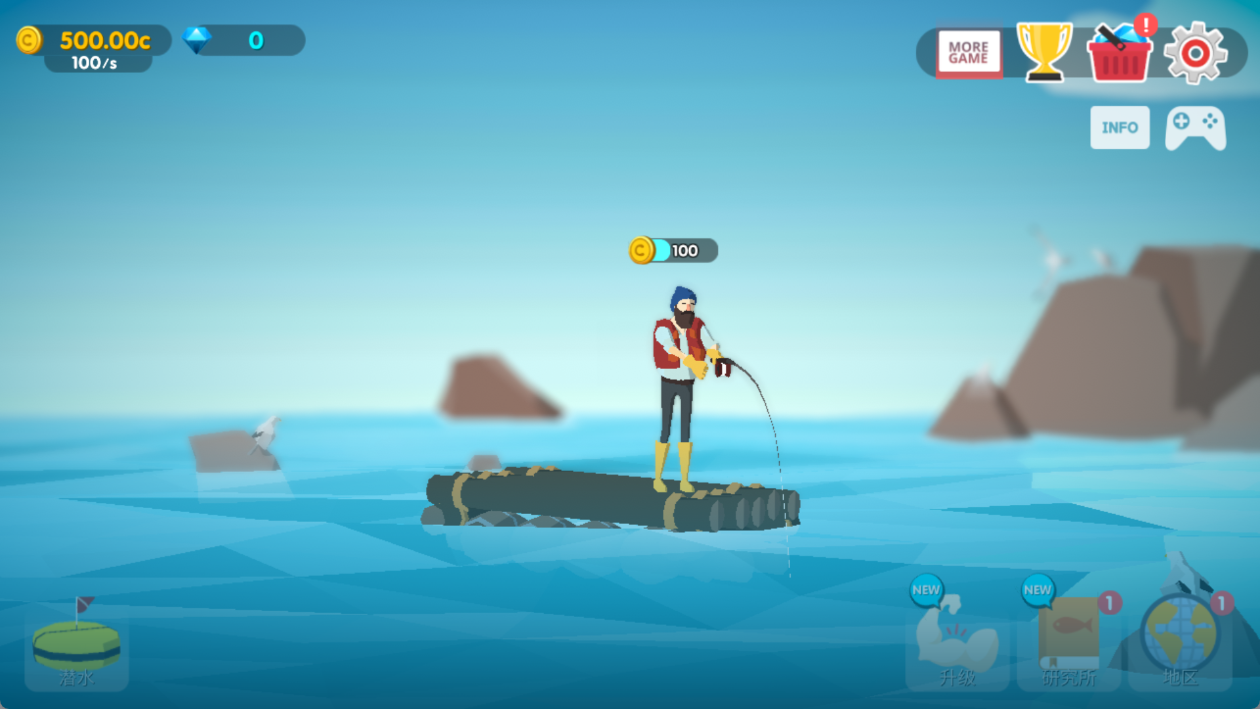Open the 升级 upgrade muscle-arm menu
The image size is (1260, 709).
click(x=957, y=647)
